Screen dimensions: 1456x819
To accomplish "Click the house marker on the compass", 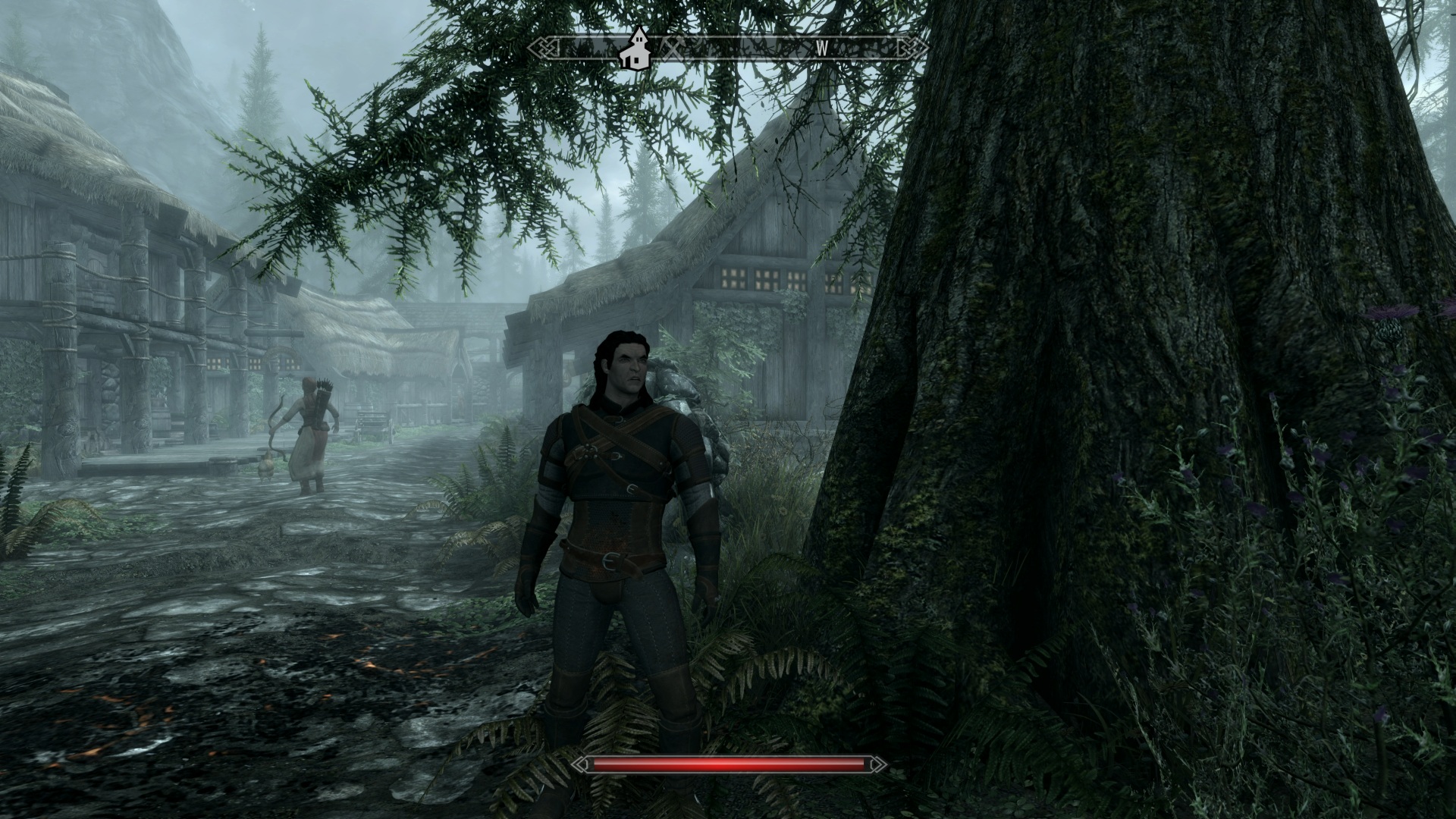I will coord(636,49).
